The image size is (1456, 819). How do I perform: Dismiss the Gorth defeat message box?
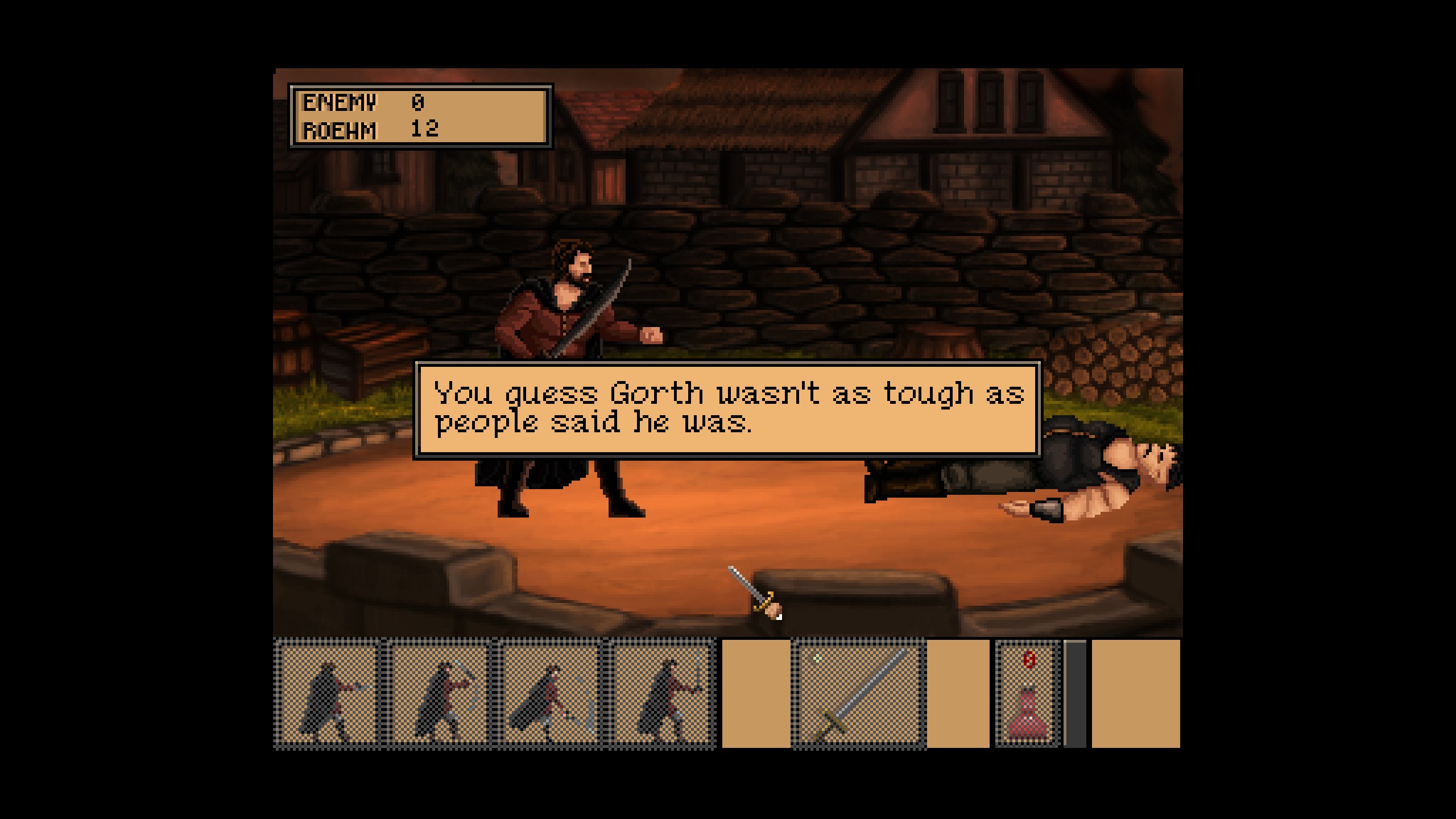728,408
